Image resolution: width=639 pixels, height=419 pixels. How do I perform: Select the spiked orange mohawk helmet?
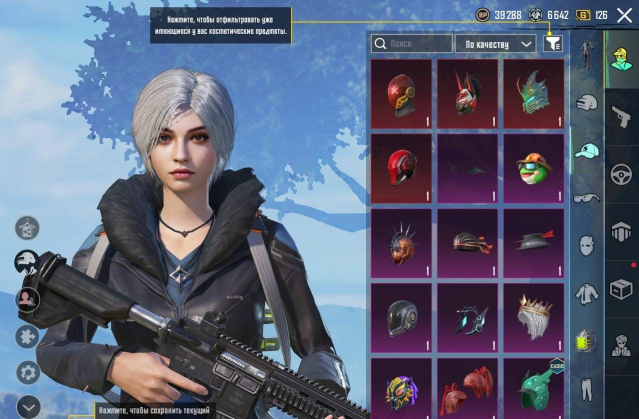pos(401,243)
